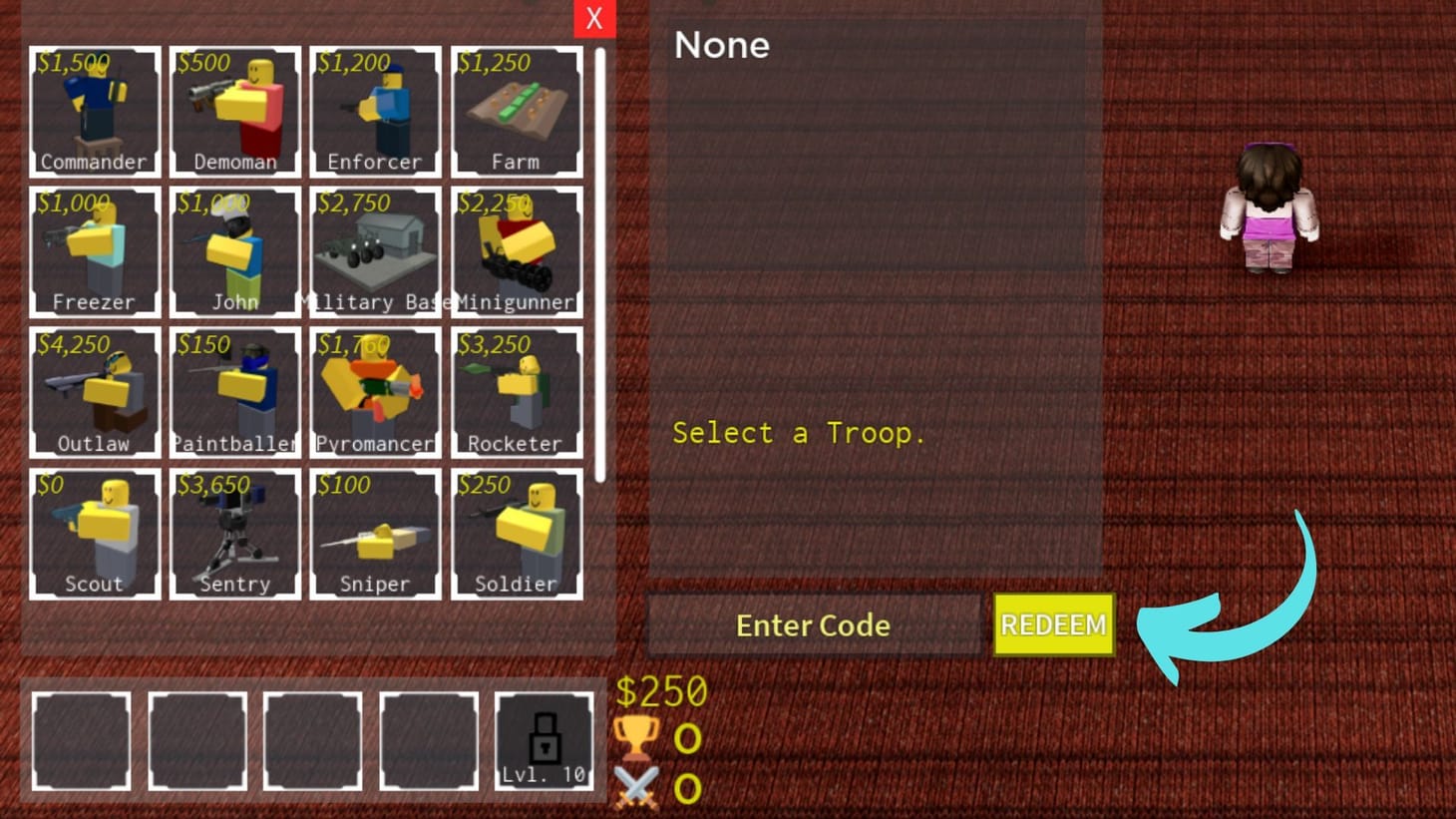Choose the Farm troop
1456x819 pixels.
pos(517,110)
